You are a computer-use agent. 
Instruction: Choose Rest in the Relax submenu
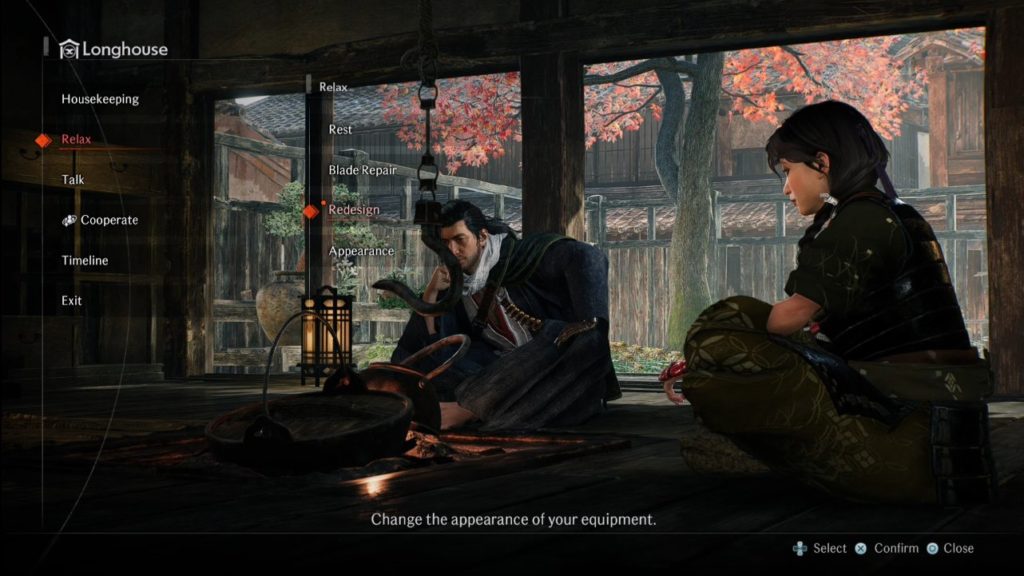(x=340, y=130)
